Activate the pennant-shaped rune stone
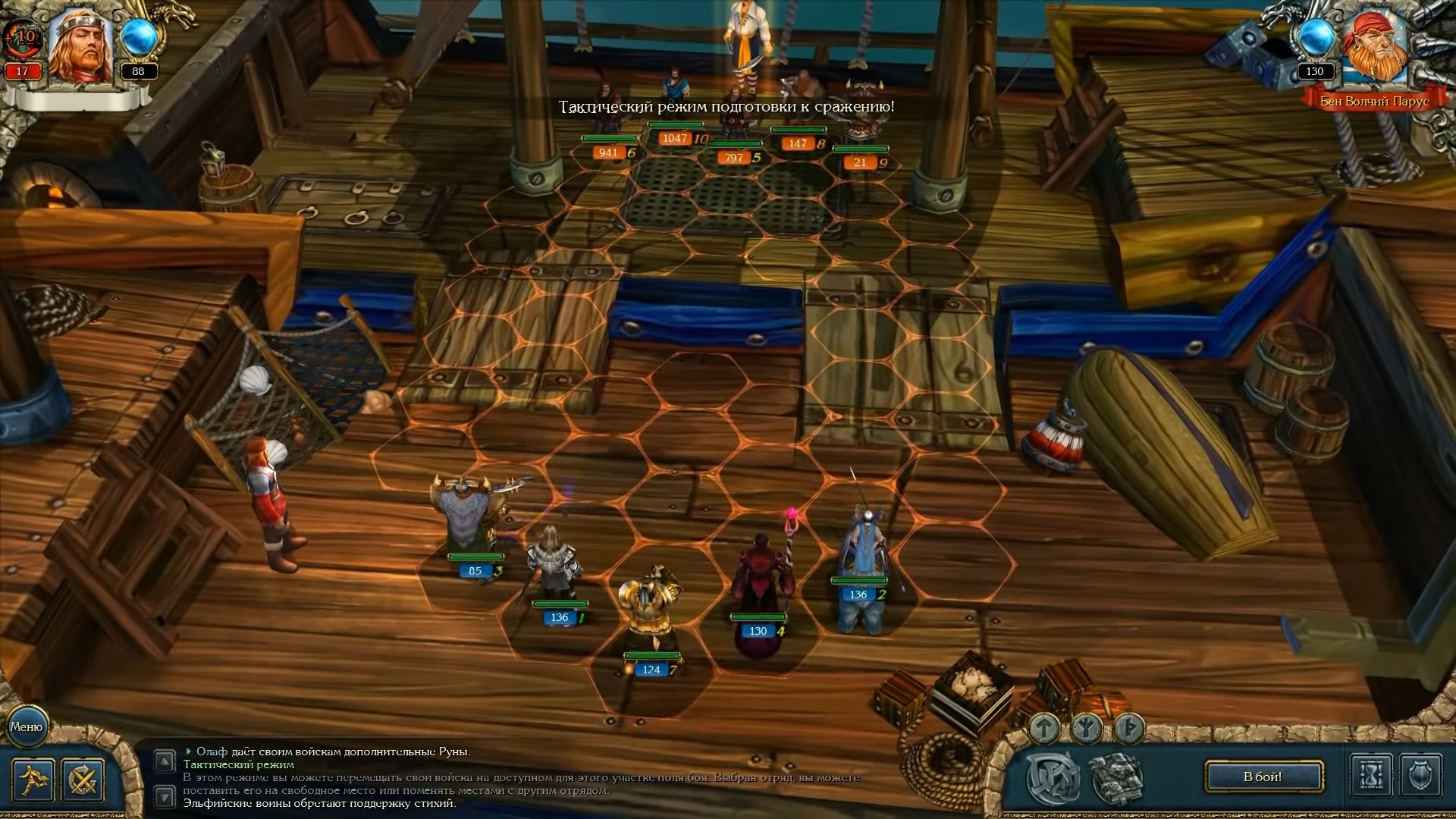The height and width of the screenshot is (819, 1456). (x=1128, y=729)
